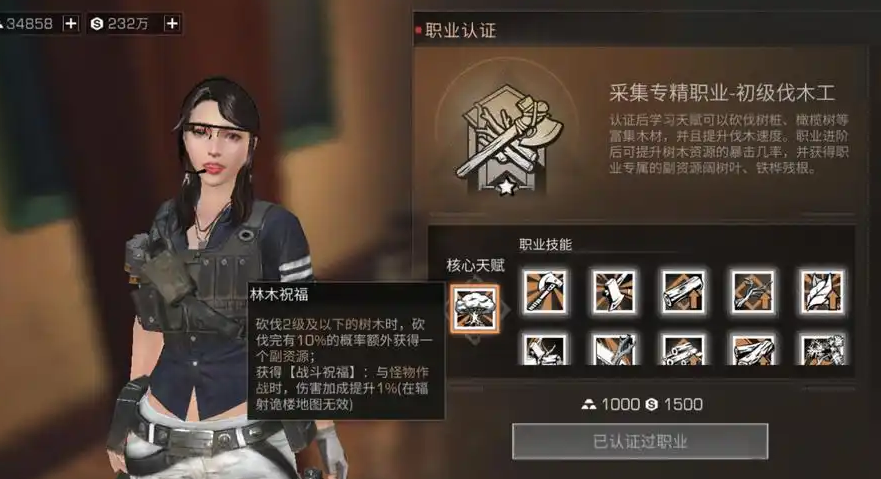Viewport: 881px width, 479px height.
Task: Select the log with up-arrow skill
Action: [x=683, y=291]
